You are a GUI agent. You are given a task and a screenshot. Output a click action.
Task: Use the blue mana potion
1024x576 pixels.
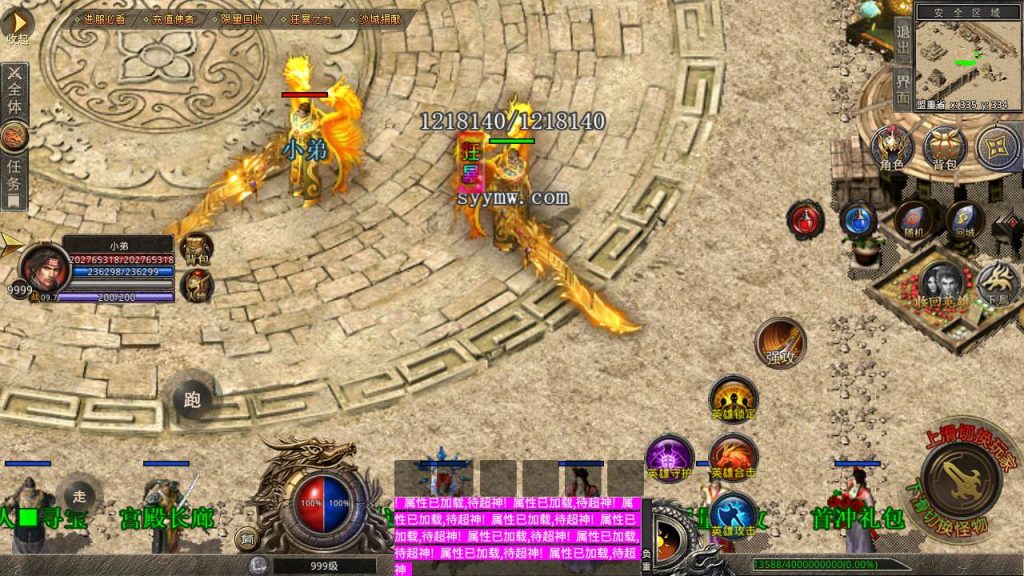click(858, 220)
